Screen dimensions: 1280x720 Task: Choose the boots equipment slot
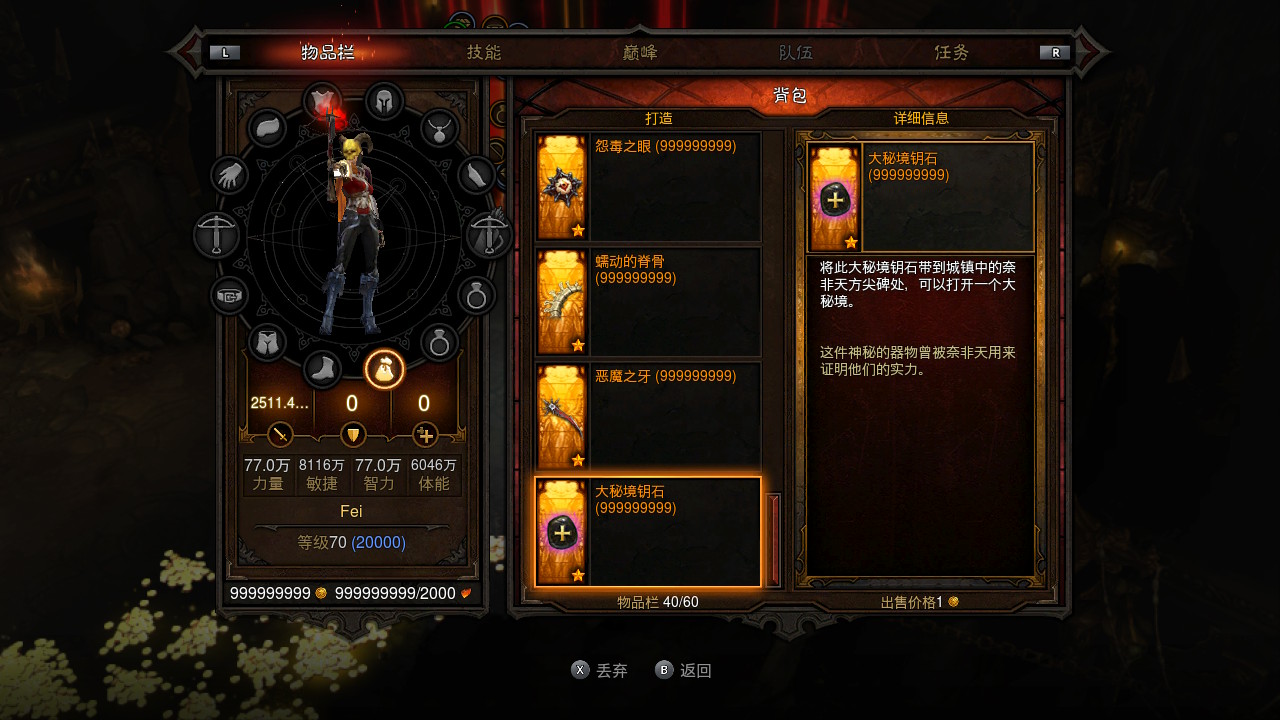click(322, 369)
